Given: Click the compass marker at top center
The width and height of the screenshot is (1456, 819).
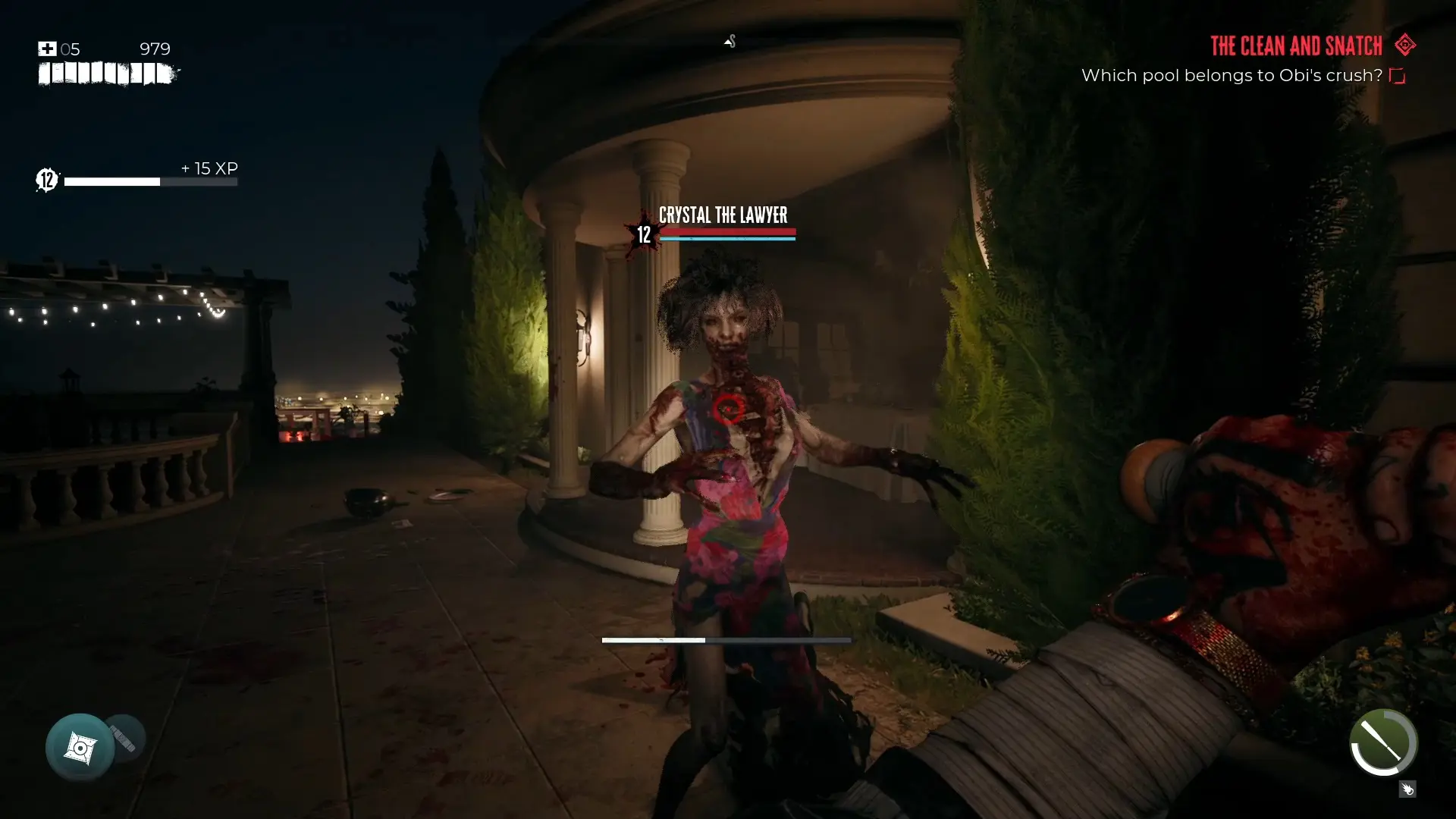Looking at the screenshot, I should click(730, 42).
